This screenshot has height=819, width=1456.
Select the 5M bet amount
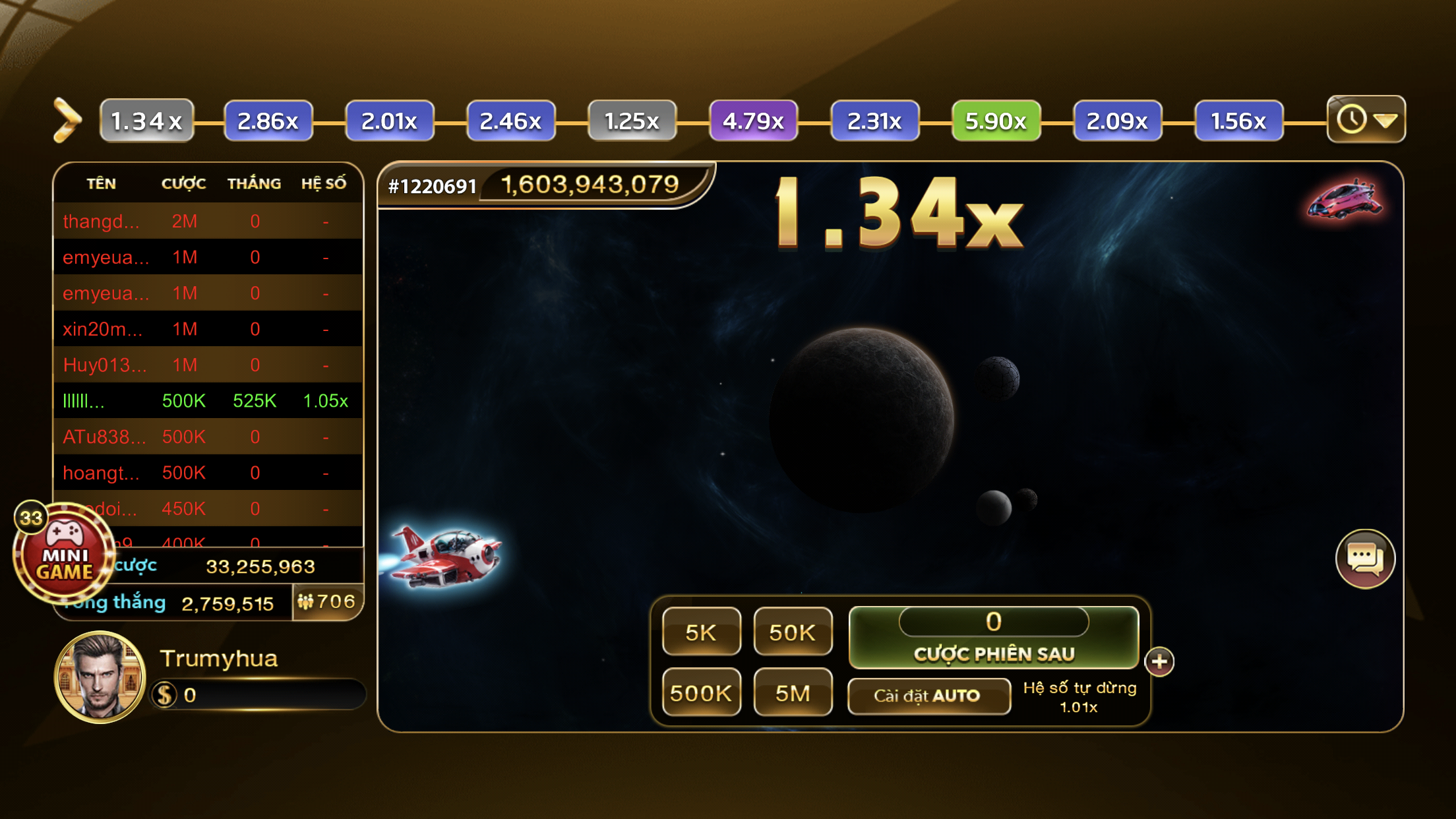tap(792, 692)
